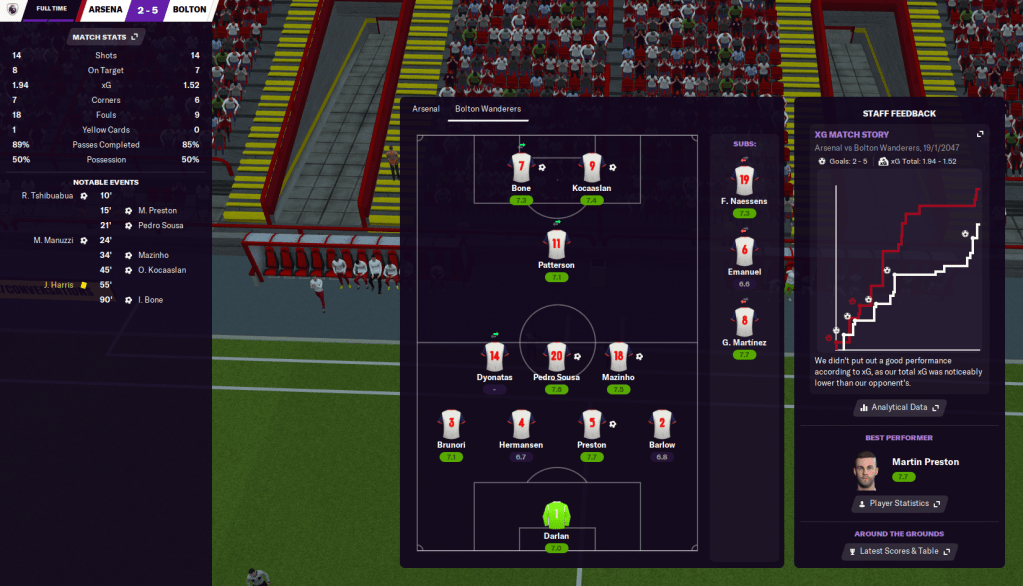The width and height of the screenshot is (1023, 586).
Task: Open Analytical Data
Action: (x=899, y=407)
